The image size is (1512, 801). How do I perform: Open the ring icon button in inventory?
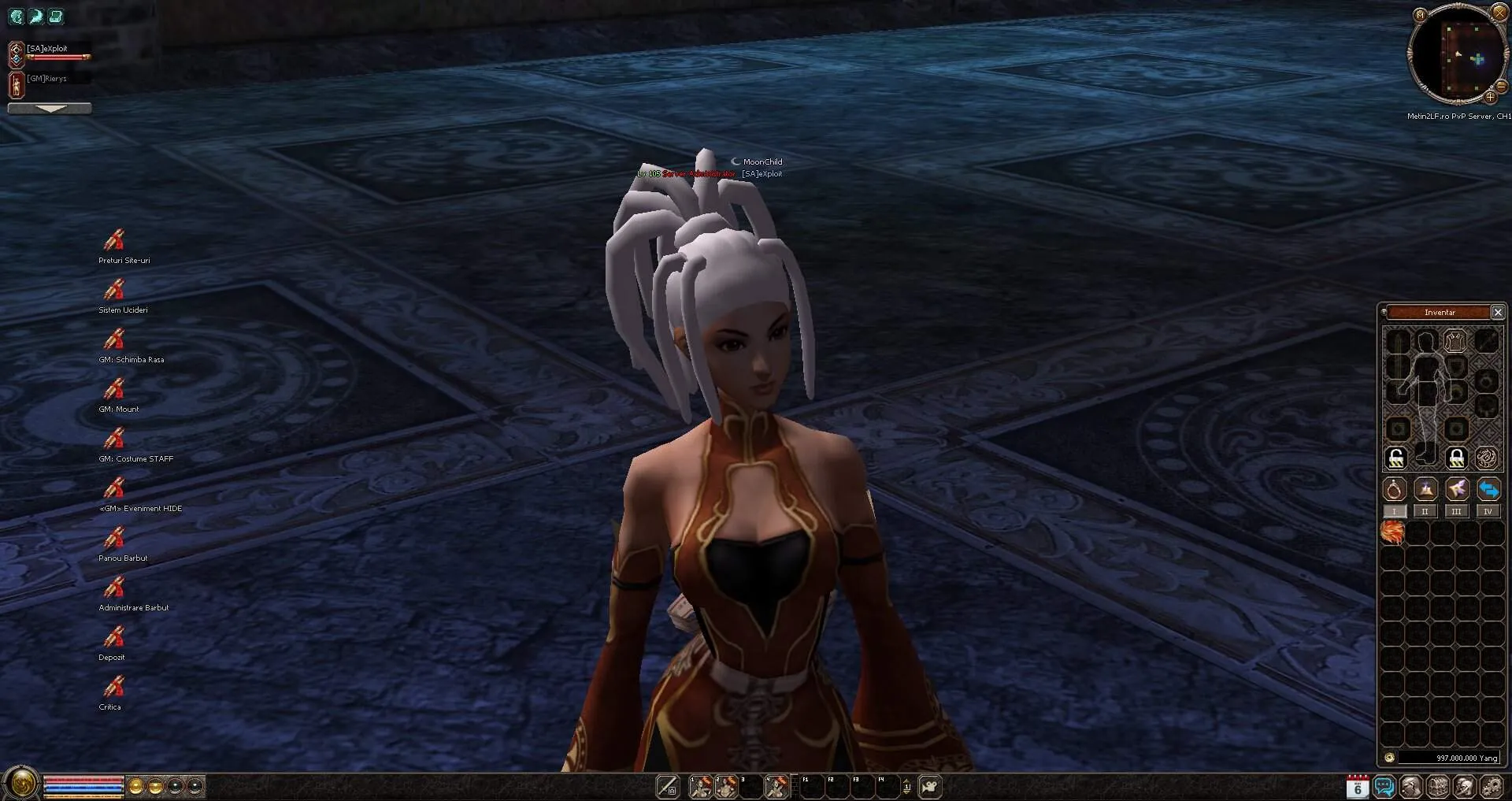1394,489
